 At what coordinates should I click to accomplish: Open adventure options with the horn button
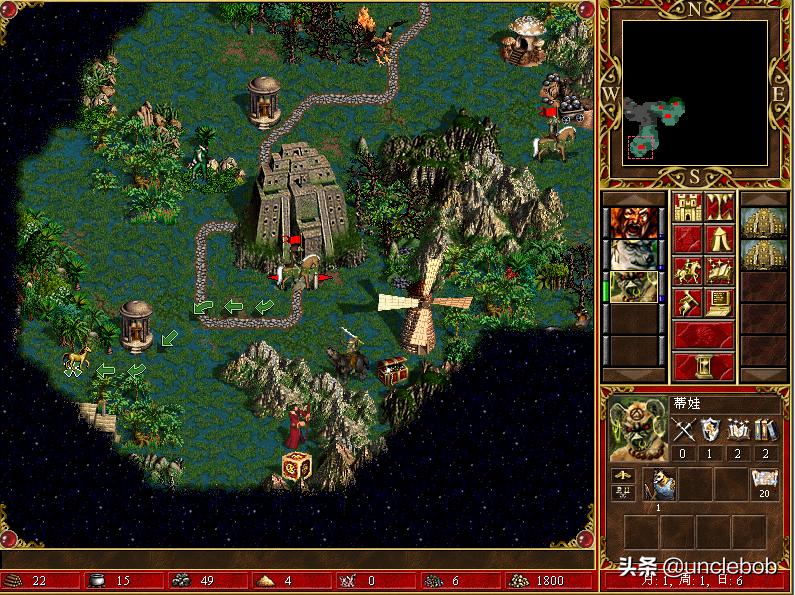tap(686, 303)
